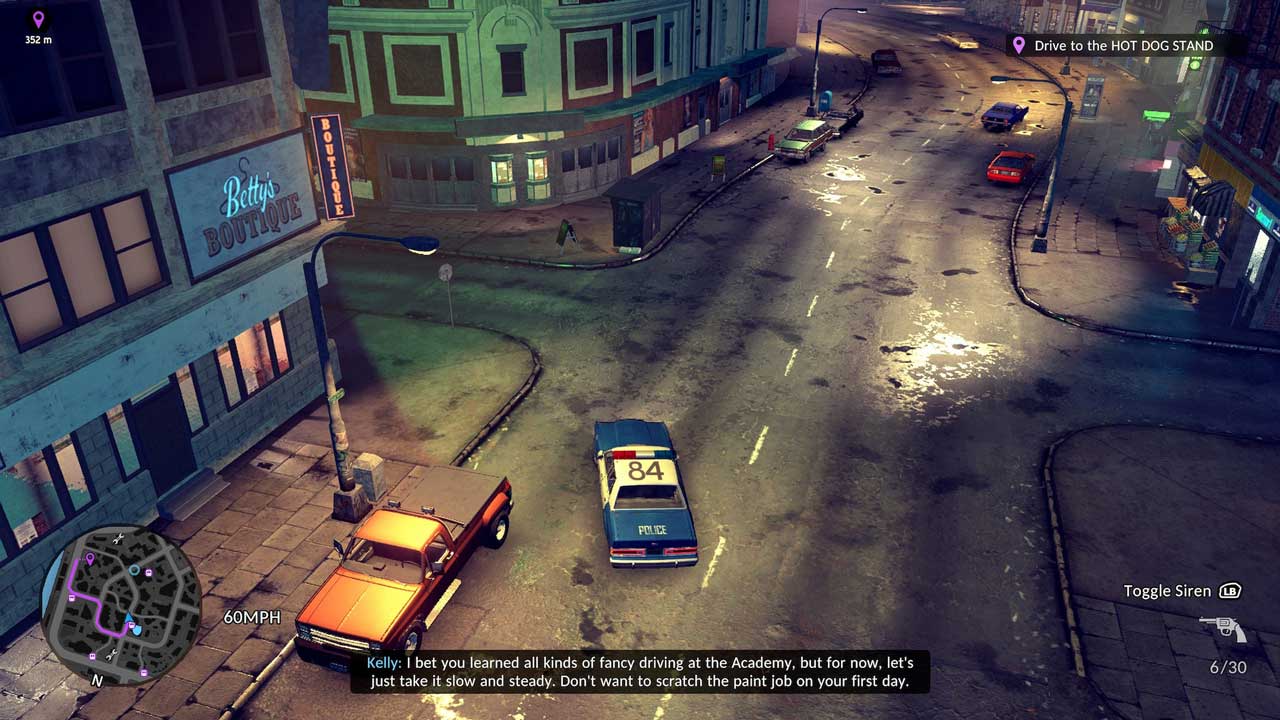Select the "Drive to the HOT DOG STAND" objective
1280x720 pixels.
point(1123,46)
